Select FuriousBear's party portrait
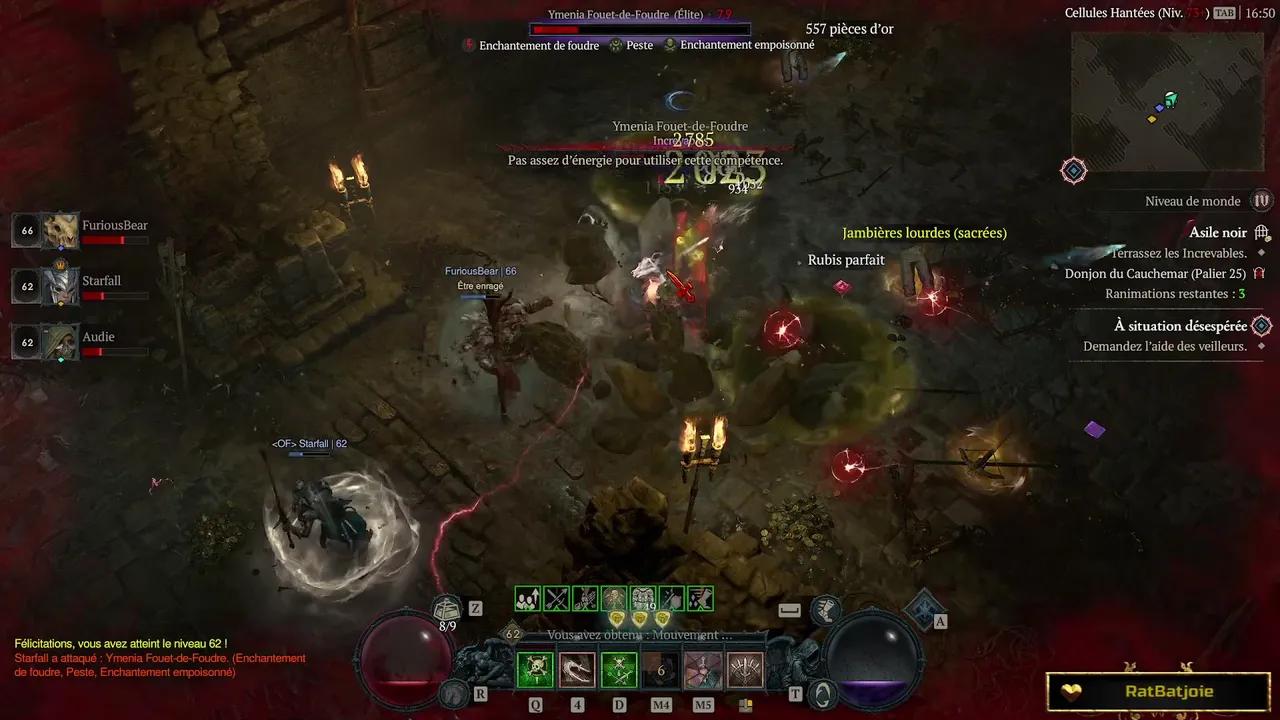Image resolution: width=1280 pixels, height=720 pixels. point(60,231)
